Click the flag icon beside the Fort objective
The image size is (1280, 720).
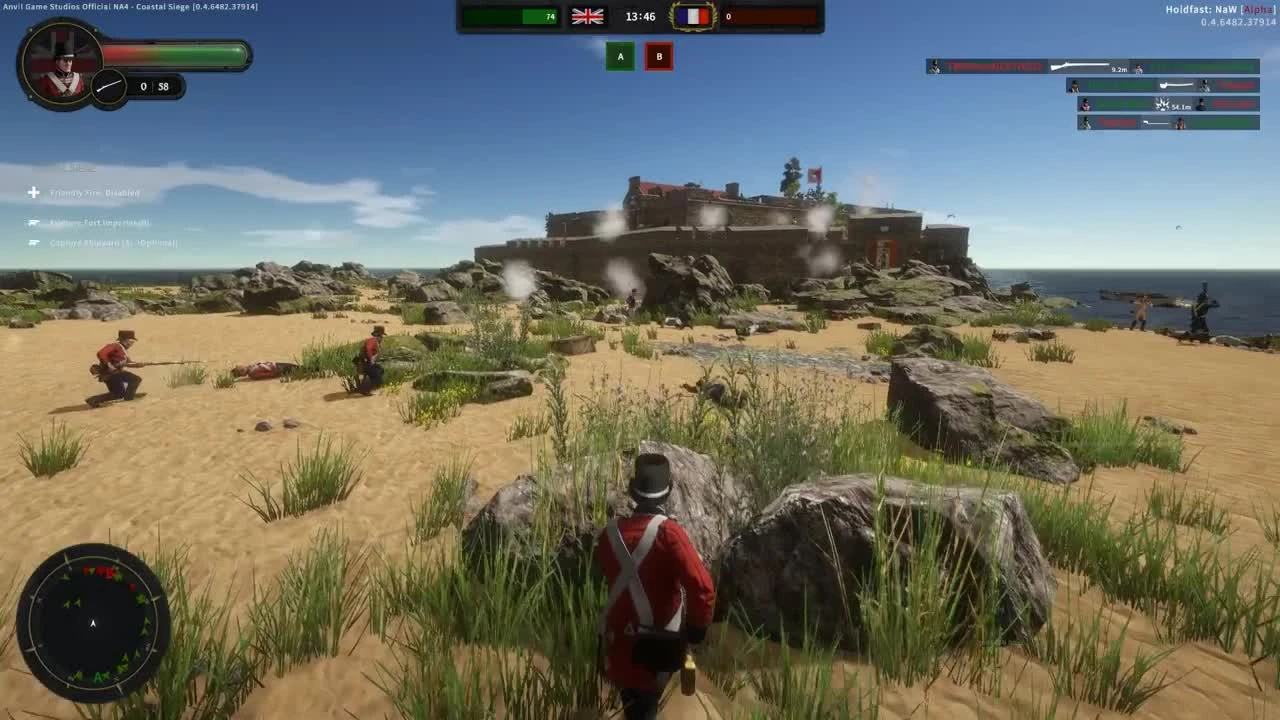[33, 222]
